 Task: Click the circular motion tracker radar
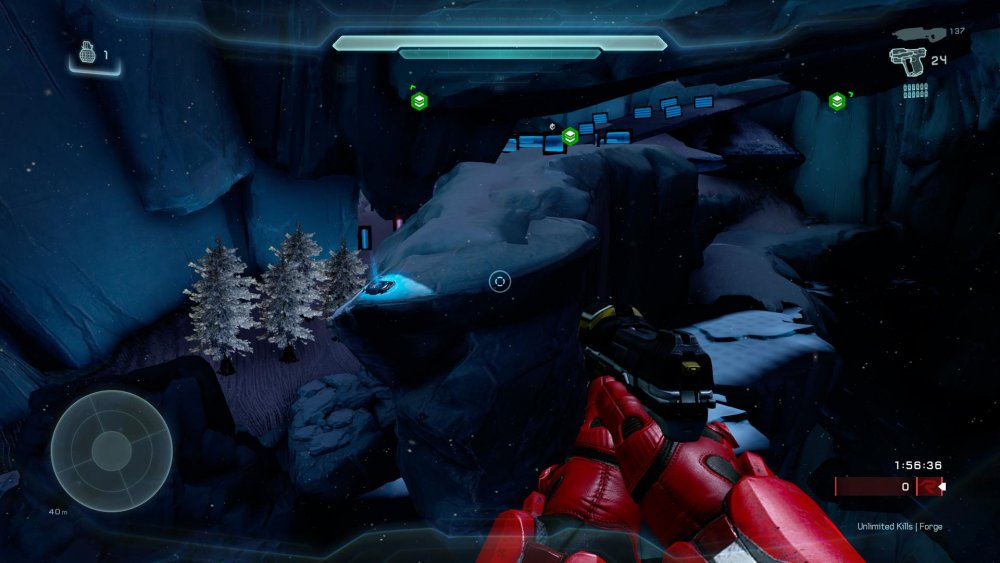[111, 450]
